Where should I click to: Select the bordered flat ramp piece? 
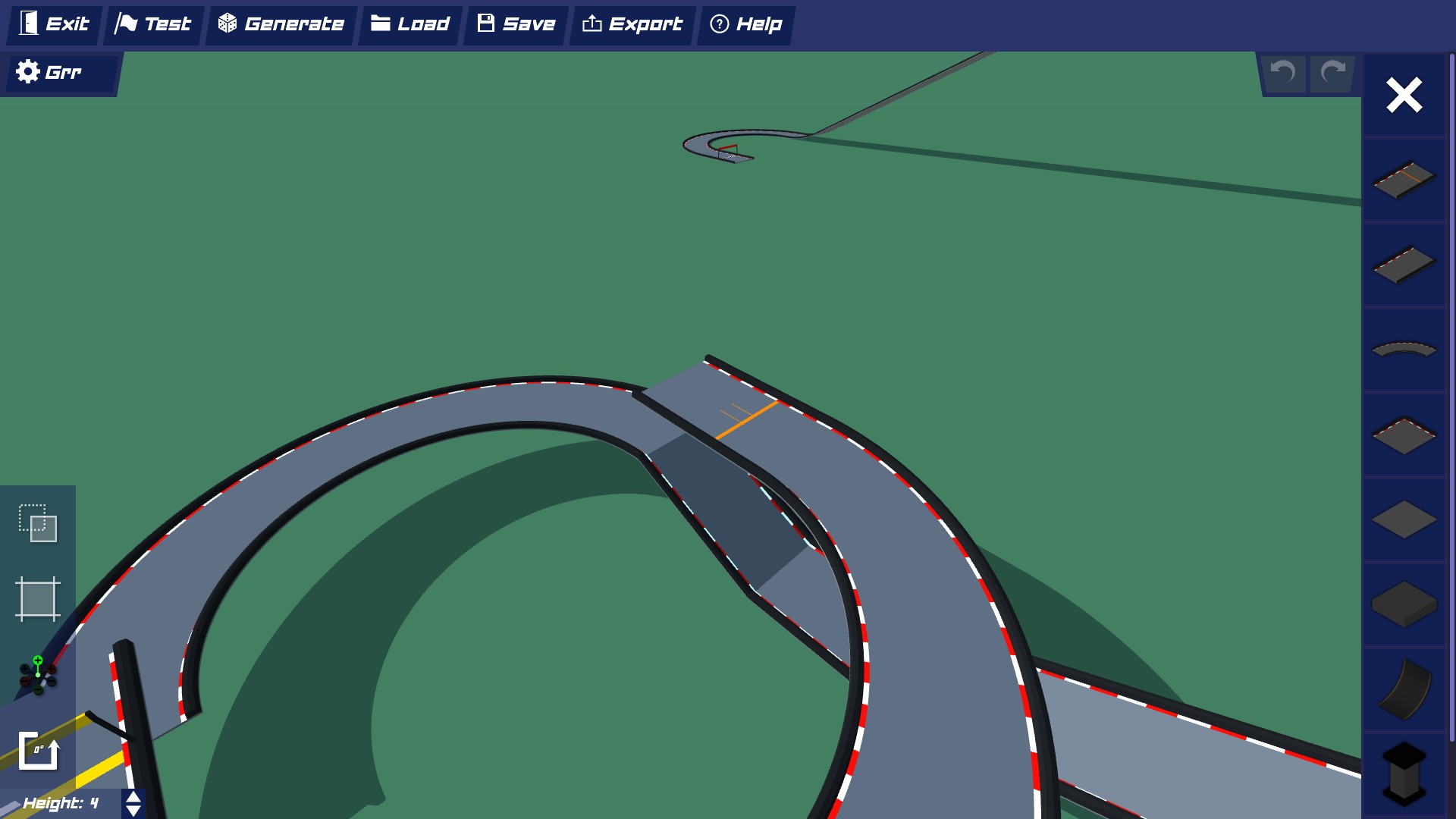(x=1403, y=435)
